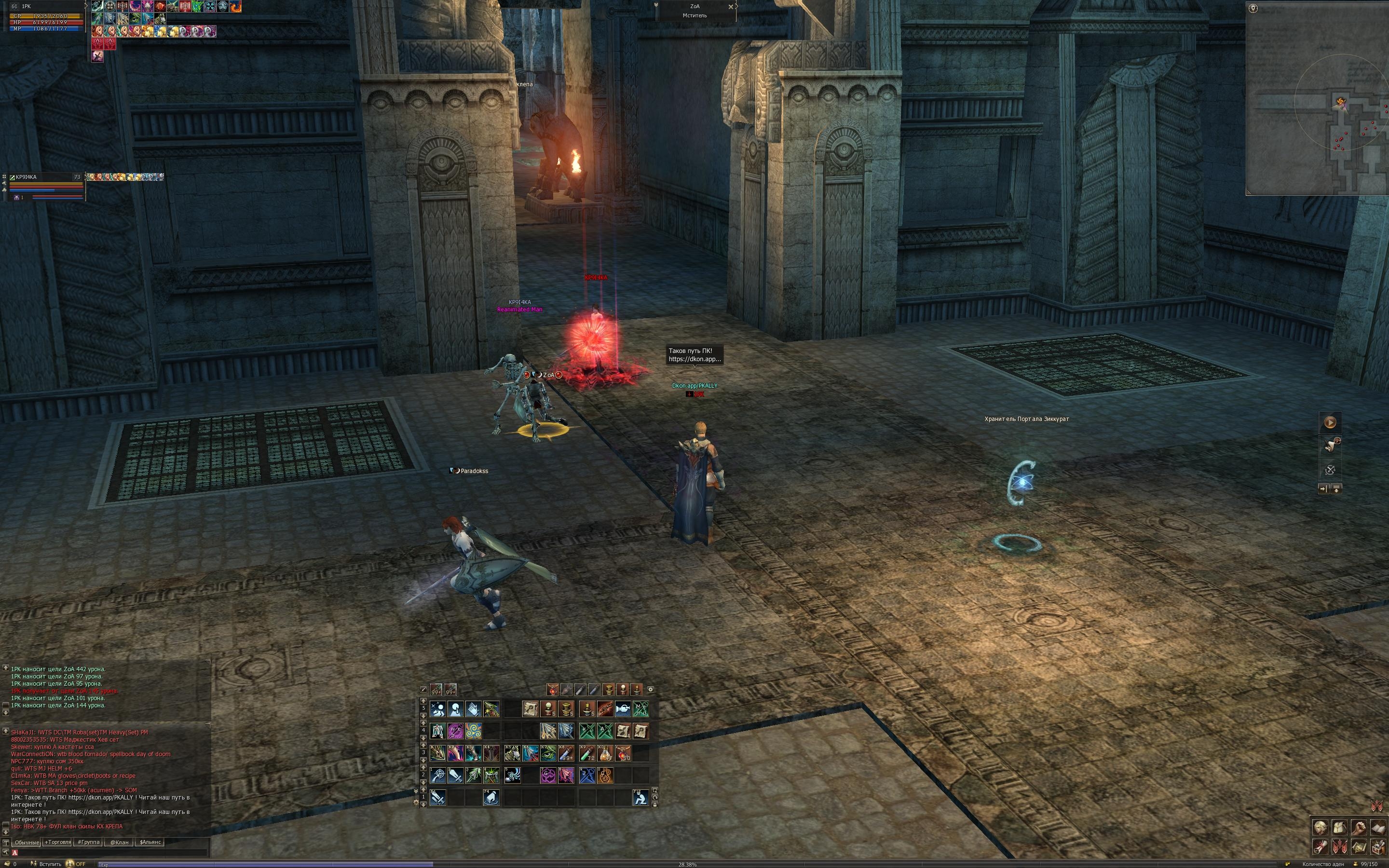The width and height of the screenshot is (1389, 868).
Task: Use the green potion with 72 charges
Action: point(587,753)
